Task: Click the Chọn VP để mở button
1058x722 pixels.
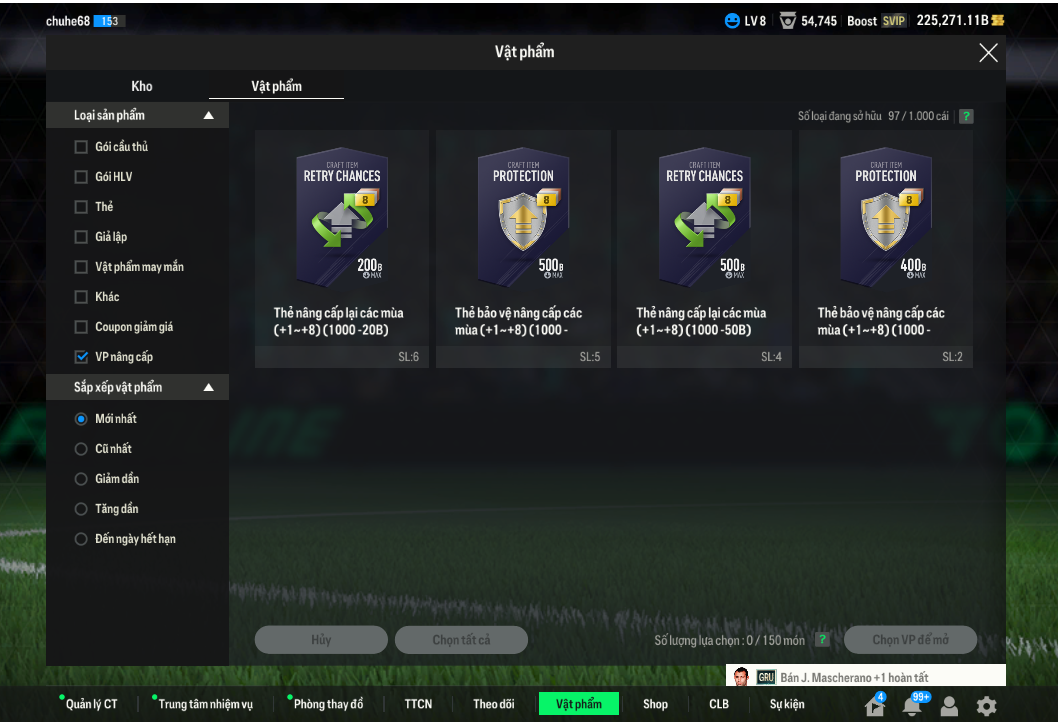Action: coord(910,640)
